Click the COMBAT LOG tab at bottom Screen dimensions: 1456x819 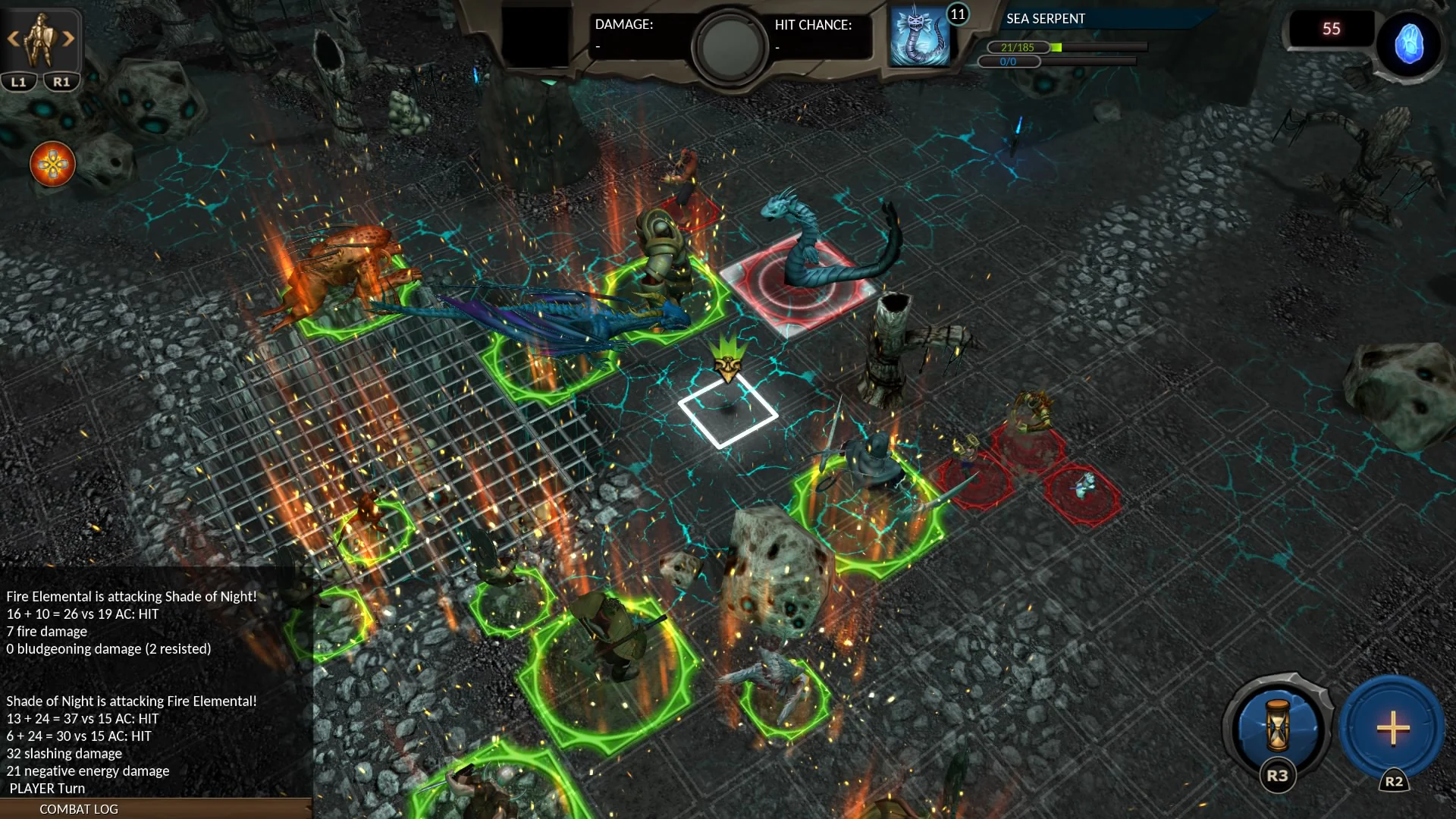pos(78,809)
